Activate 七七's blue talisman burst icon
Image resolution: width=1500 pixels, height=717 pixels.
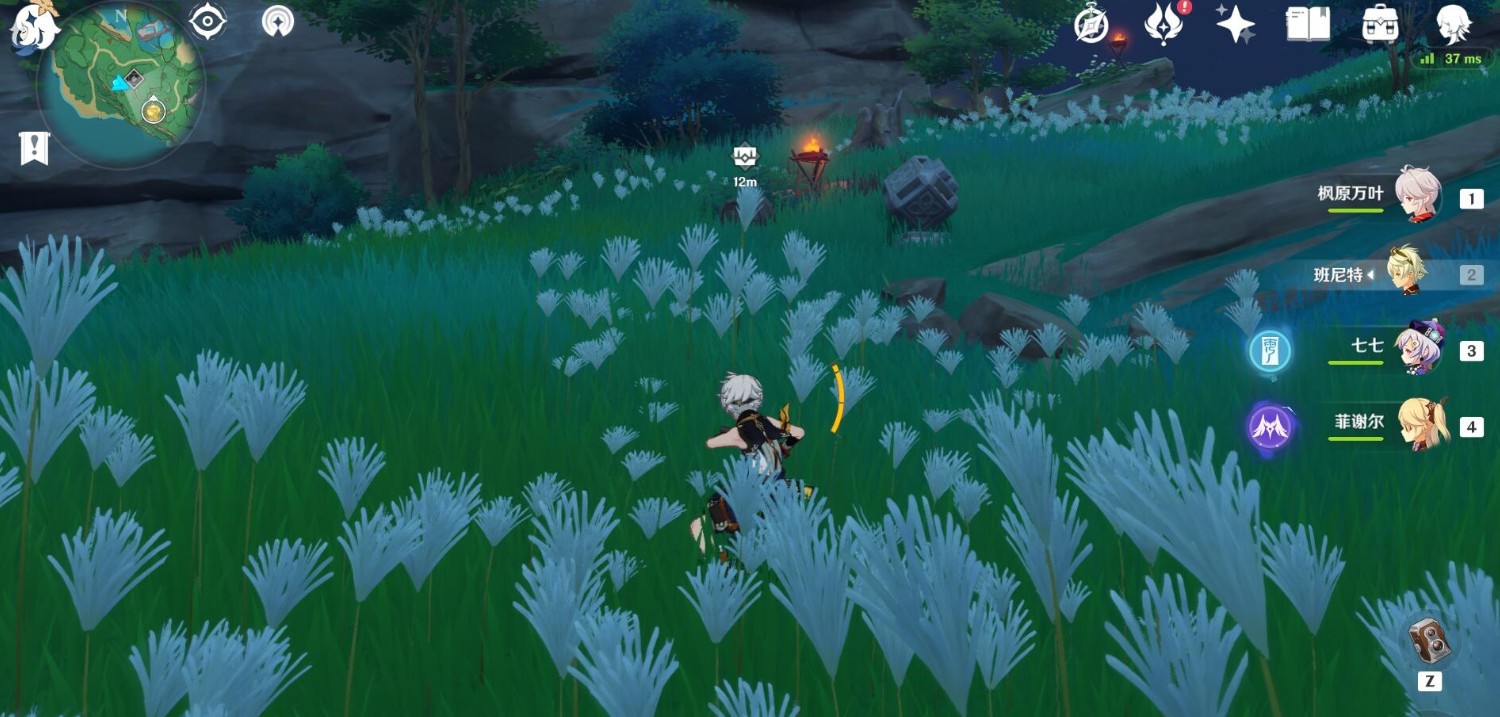[x=1270, y=351]
